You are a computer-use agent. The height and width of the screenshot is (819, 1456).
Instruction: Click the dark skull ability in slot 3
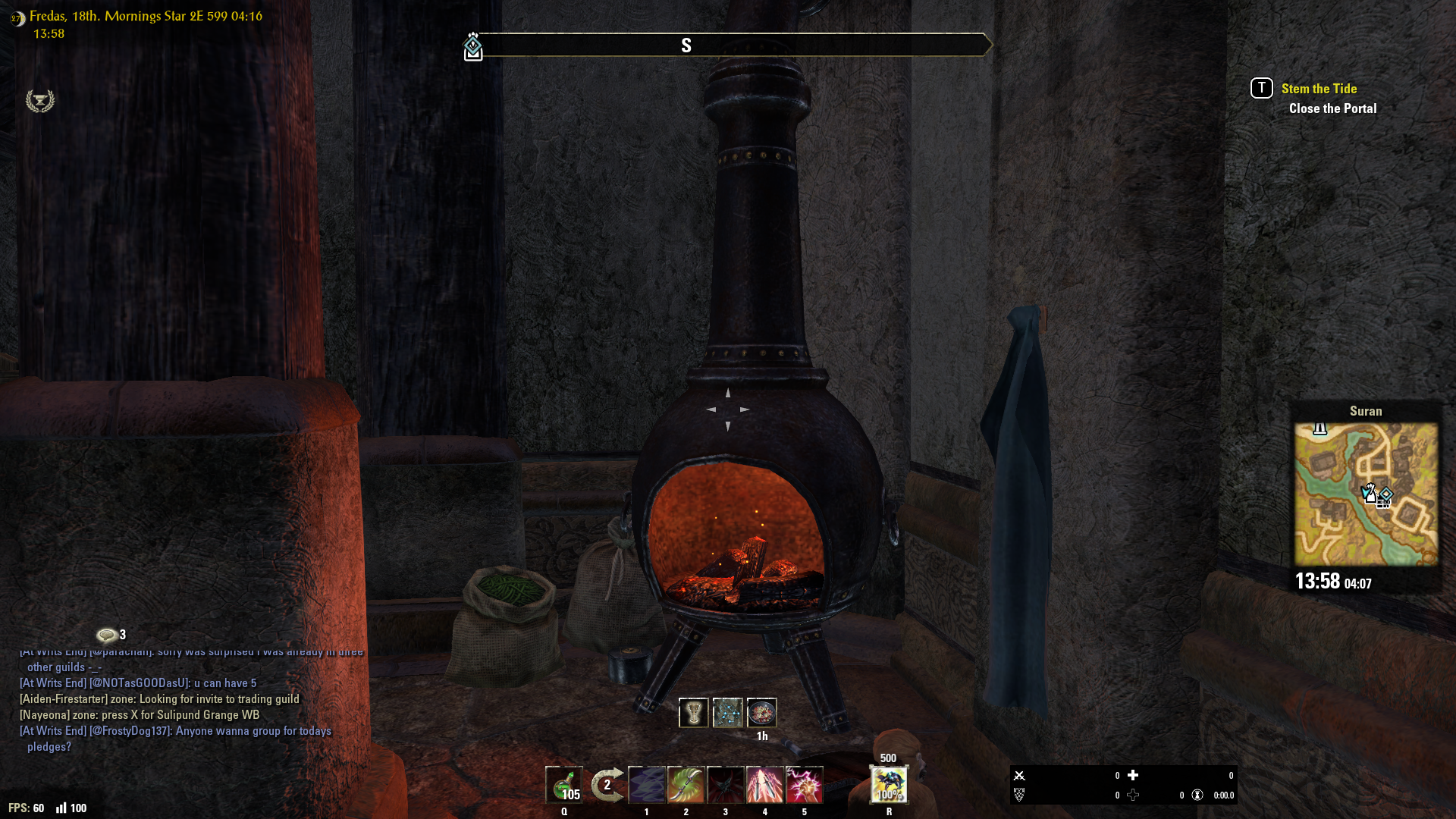(x=726, y=785)
